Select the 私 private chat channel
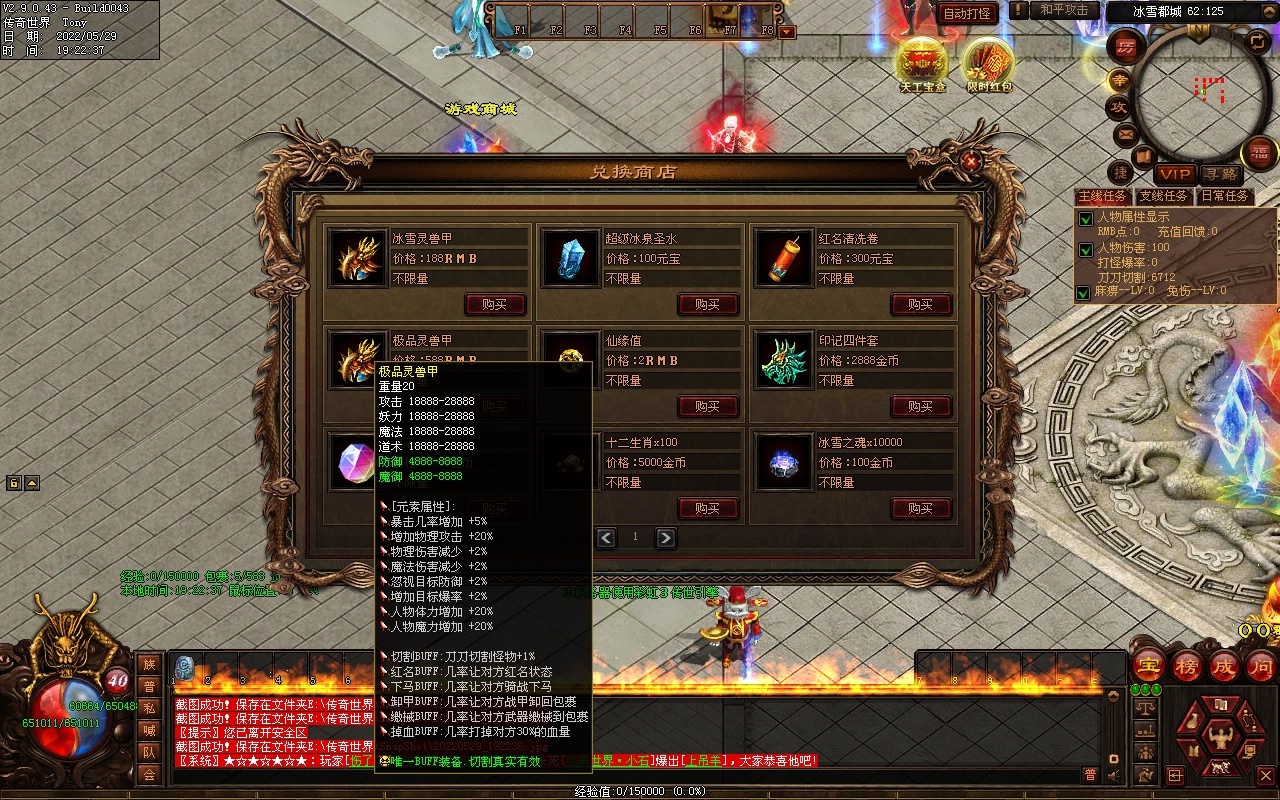 149,708
